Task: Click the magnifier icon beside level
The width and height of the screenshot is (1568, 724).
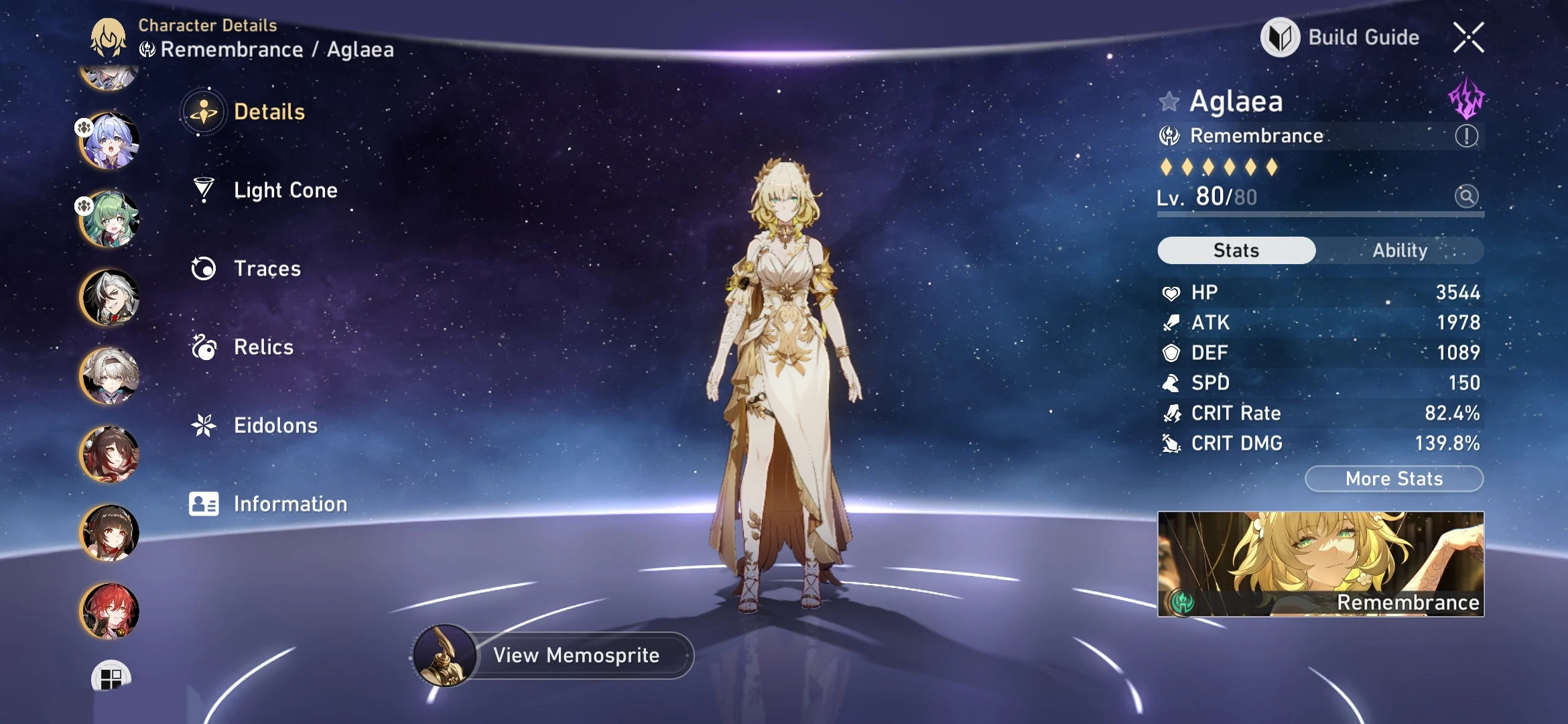Action: (x=1466, y=196)
